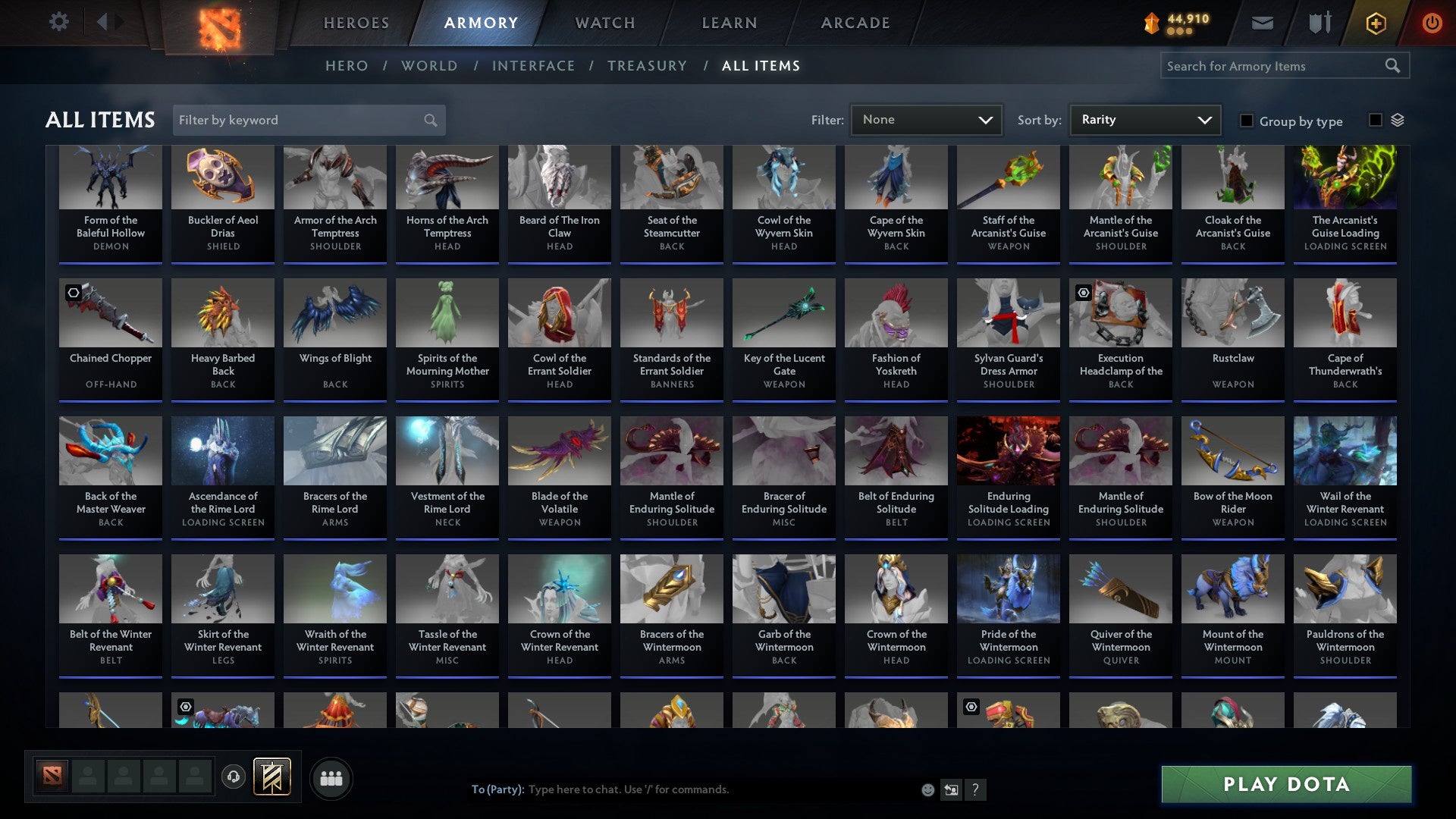The image size is (1456, 819).
Task: Open the Filter dropdown showing None
Action: (926, 119)
